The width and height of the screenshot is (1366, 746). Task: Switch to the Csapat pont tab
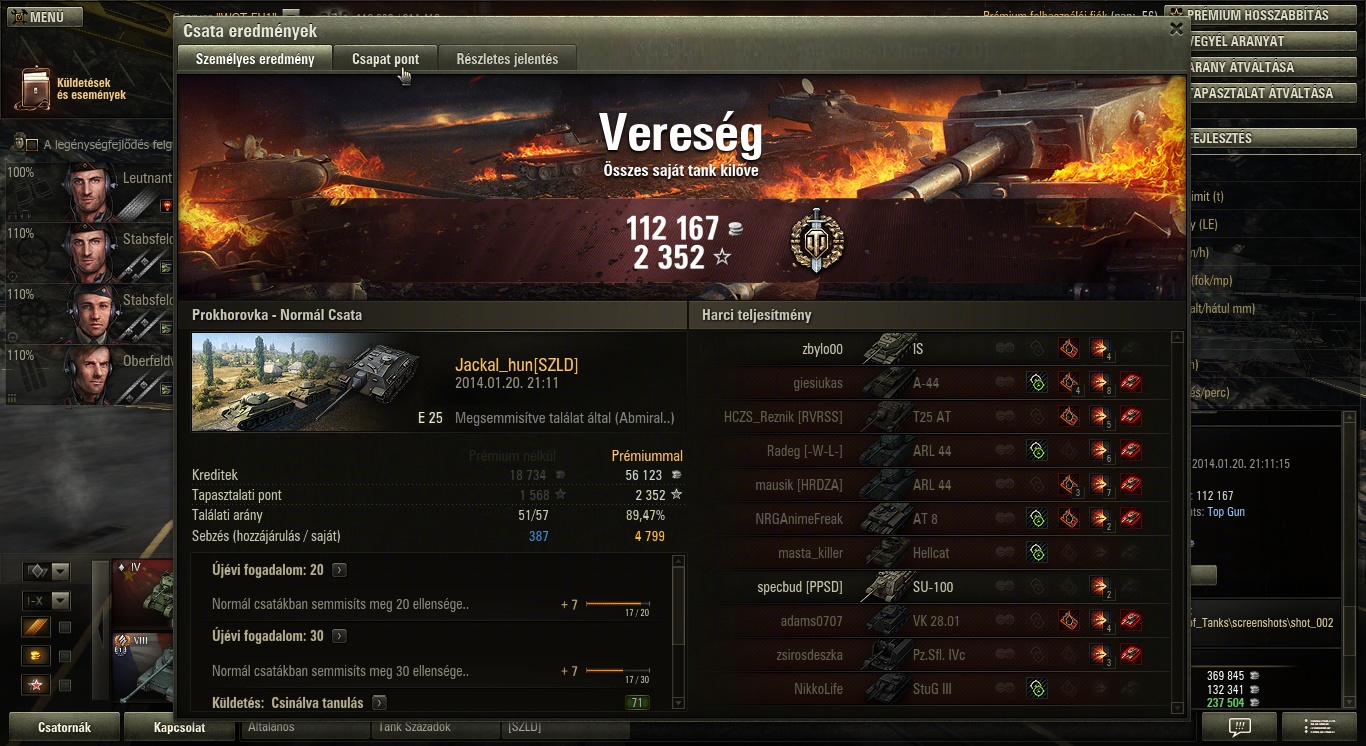[x=385, y=59]
